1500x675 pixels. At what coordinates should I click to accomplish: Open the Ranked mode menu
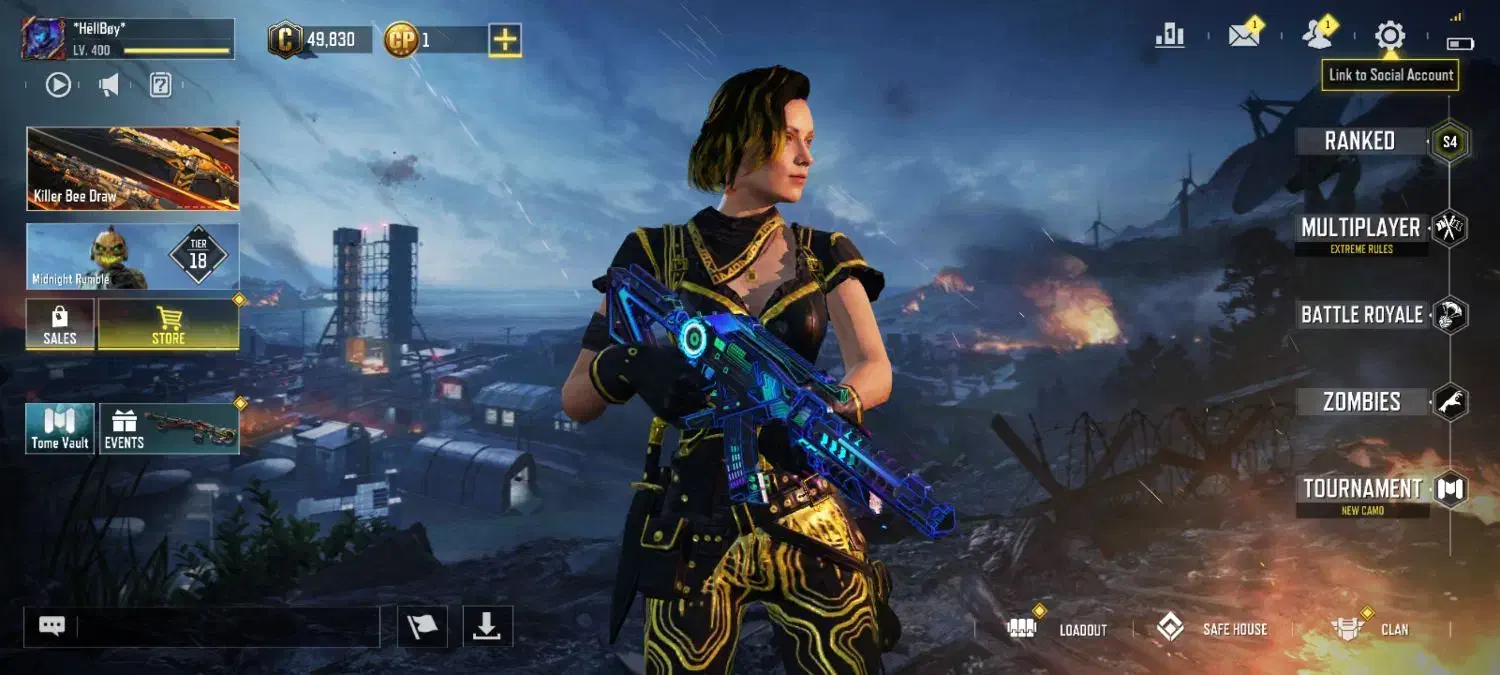[1360, 141]
